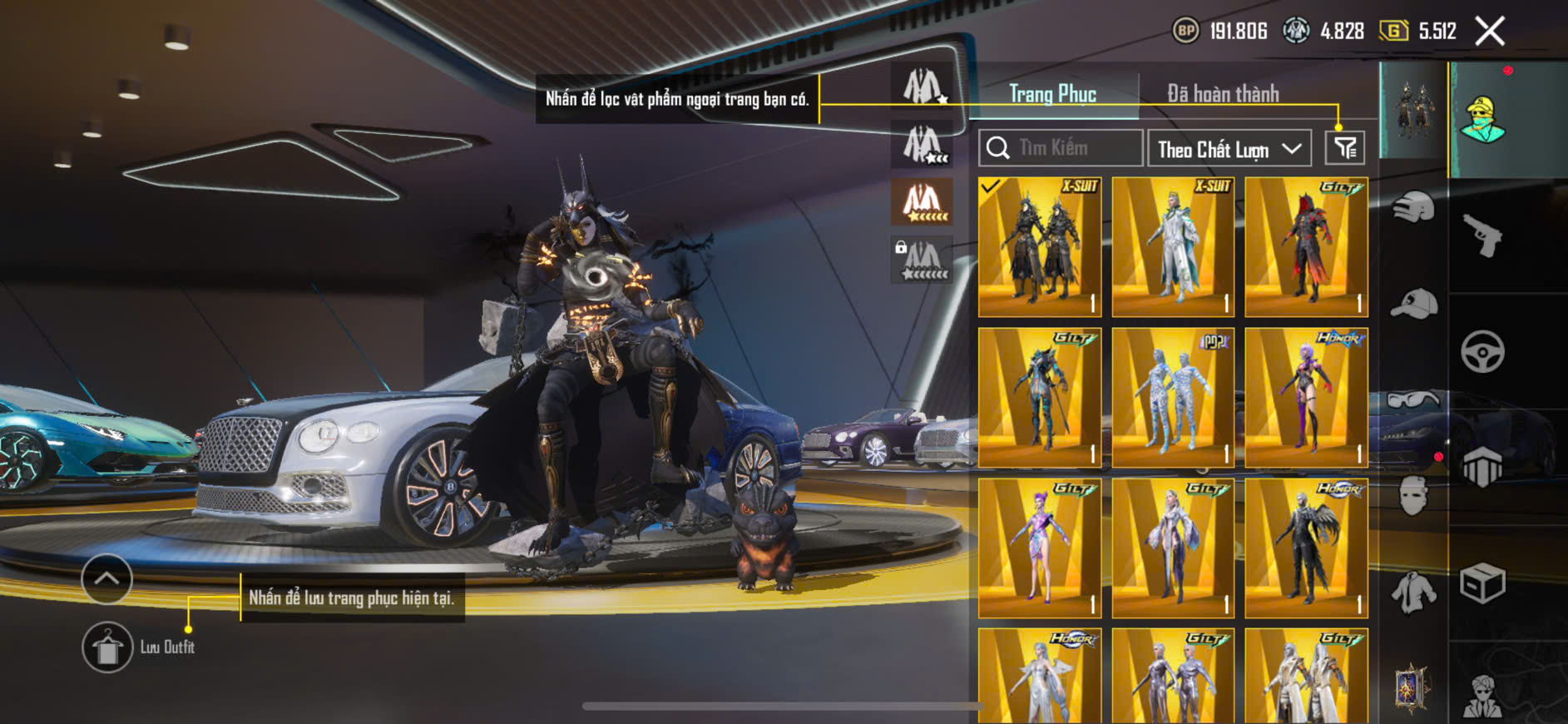Open the steering wheel vehicle section
This screenshot has height=724, width=1568.
pos(1482,351)
